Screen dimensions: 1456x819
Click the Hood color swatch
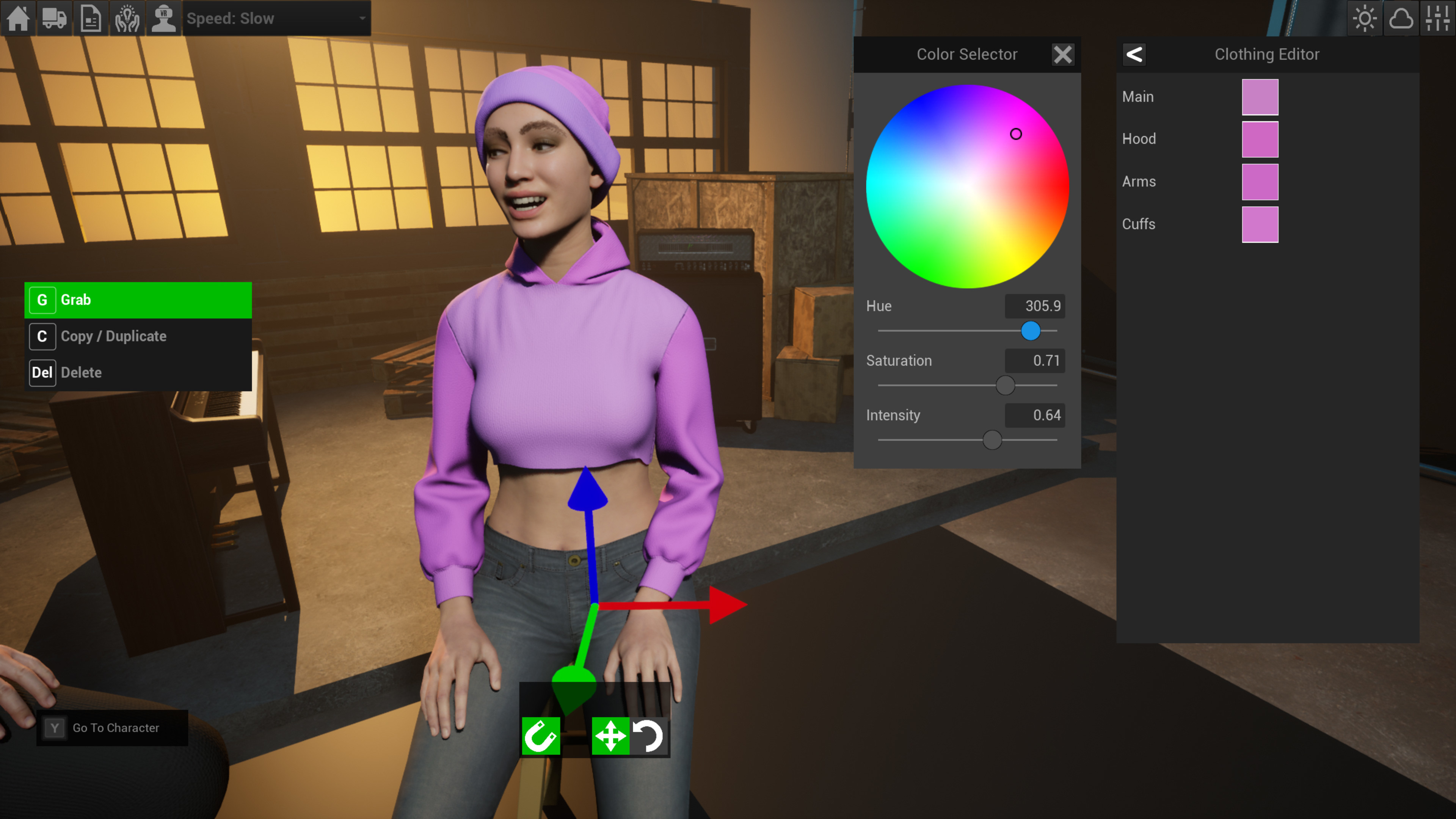coord(1260,138)
